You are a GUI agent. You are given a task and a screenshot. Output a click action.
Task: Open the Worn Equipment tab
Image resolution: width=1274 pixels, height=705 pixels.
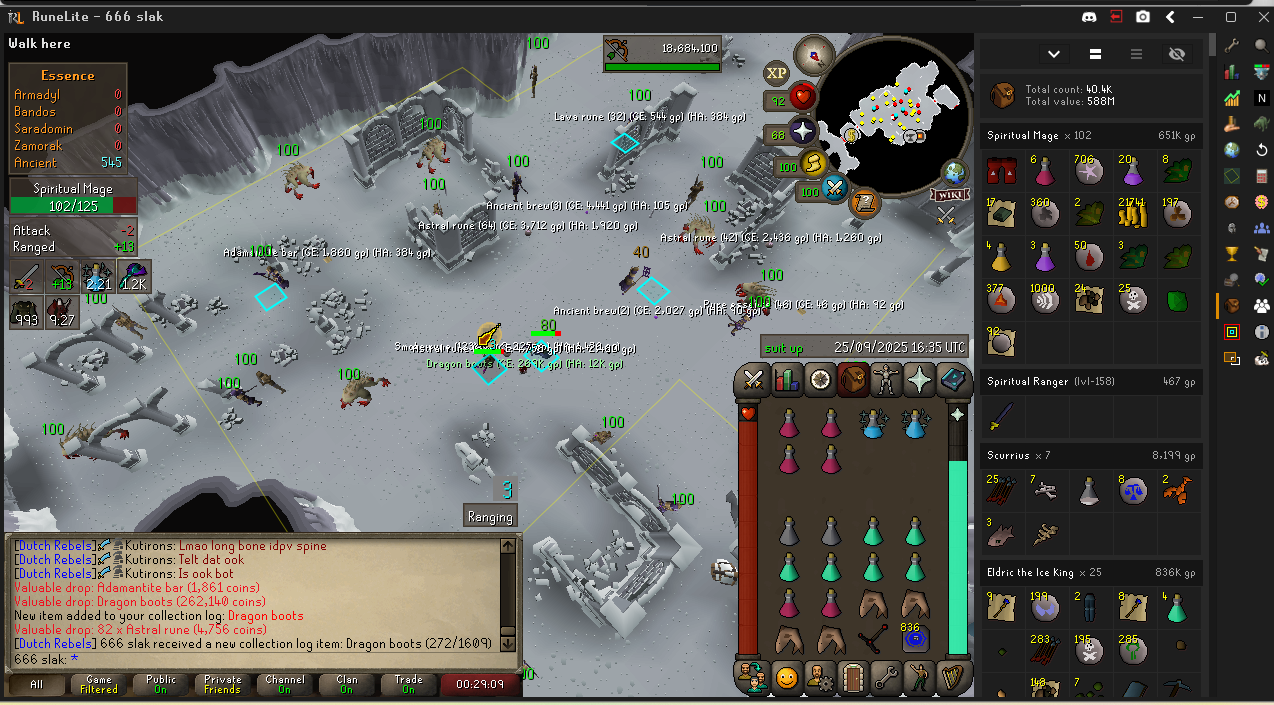pos(886,380)
